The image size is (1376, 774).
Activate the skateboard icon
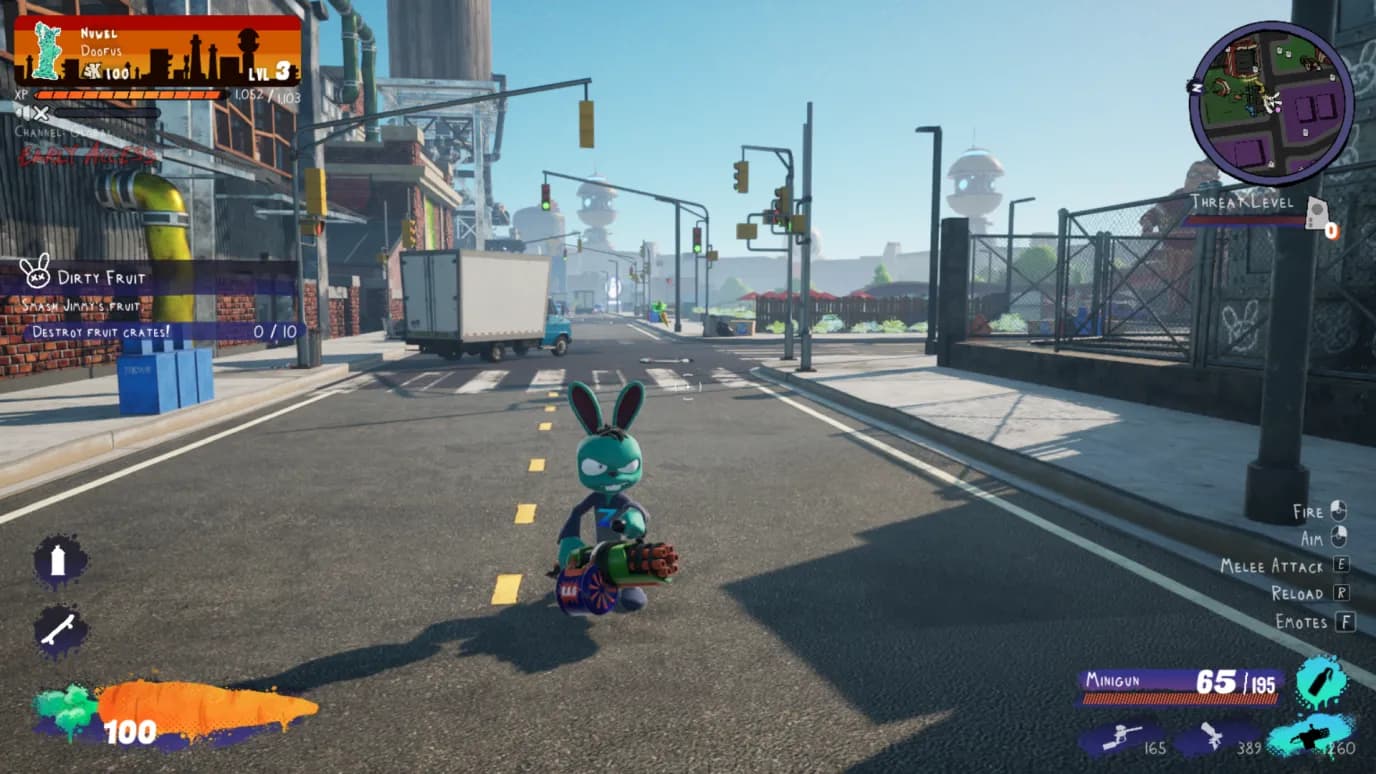pos(59,630)
